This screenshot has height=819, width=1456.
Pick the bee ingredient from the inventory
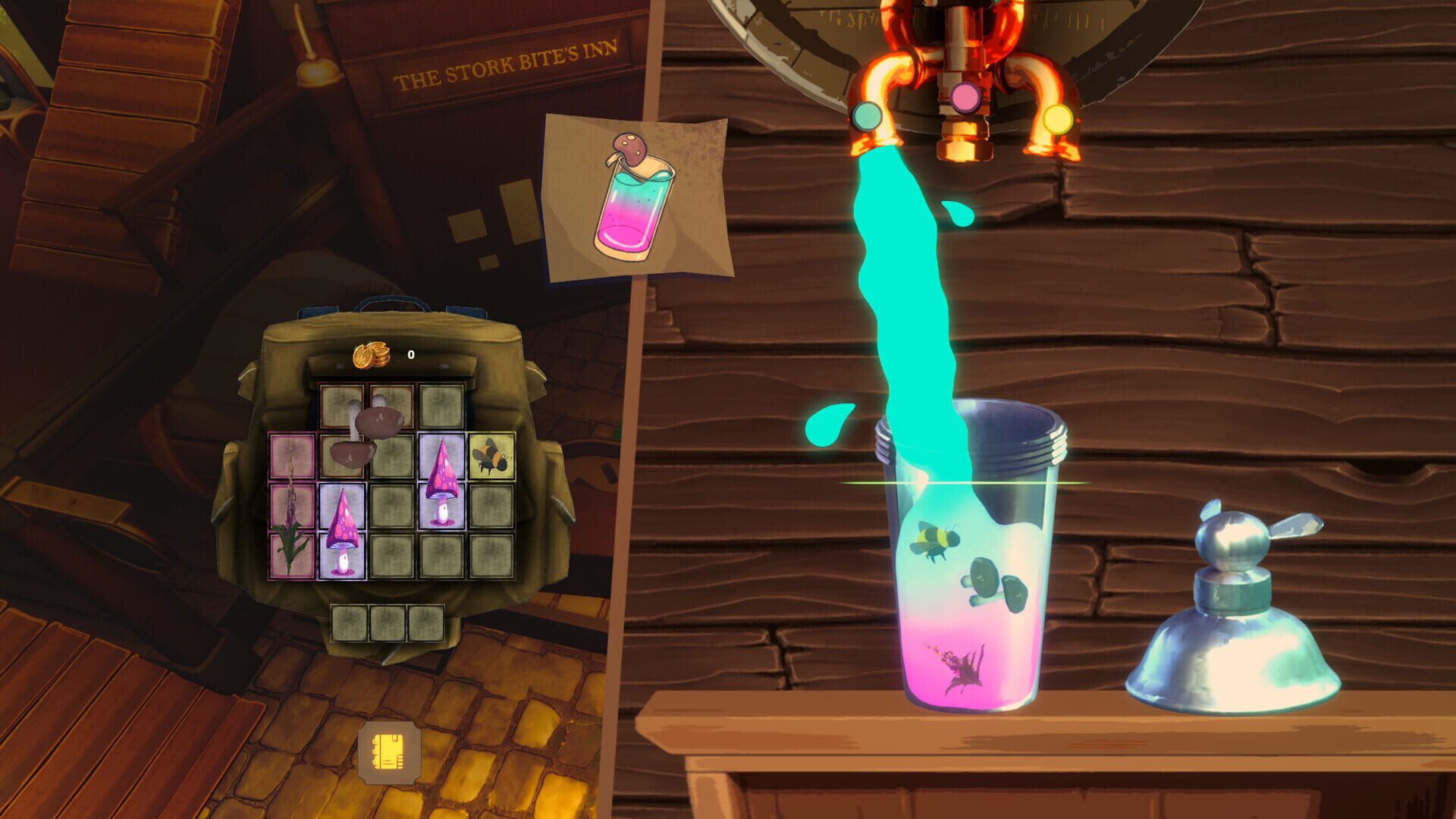pyautogui.click(x=493, y=455)
